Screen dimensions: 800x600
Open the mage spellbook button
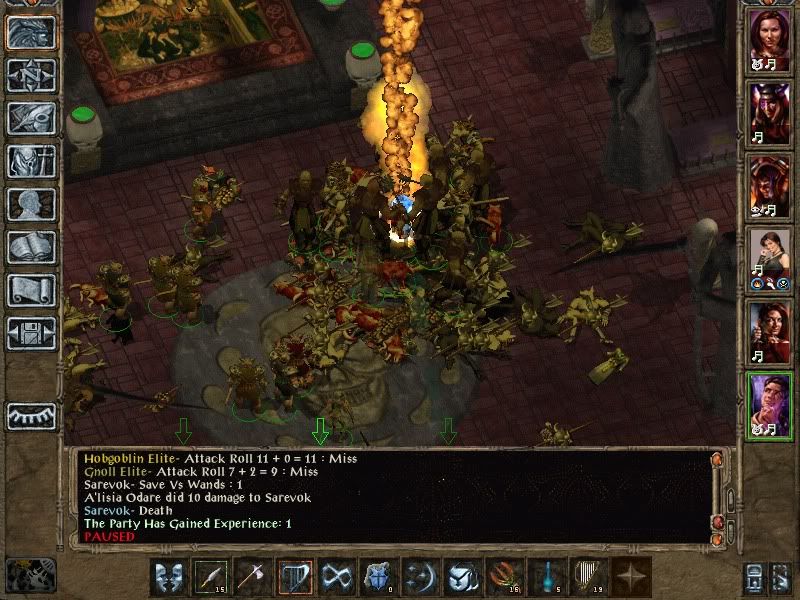click(31, 247)
